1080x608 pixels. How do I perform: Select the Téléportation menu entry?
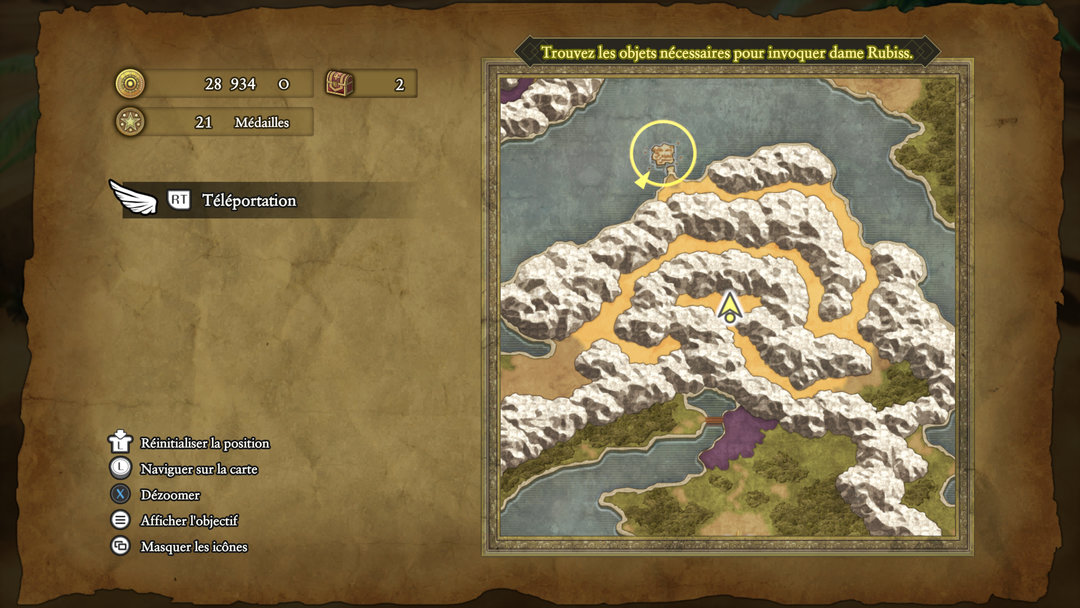click(249, 200)
